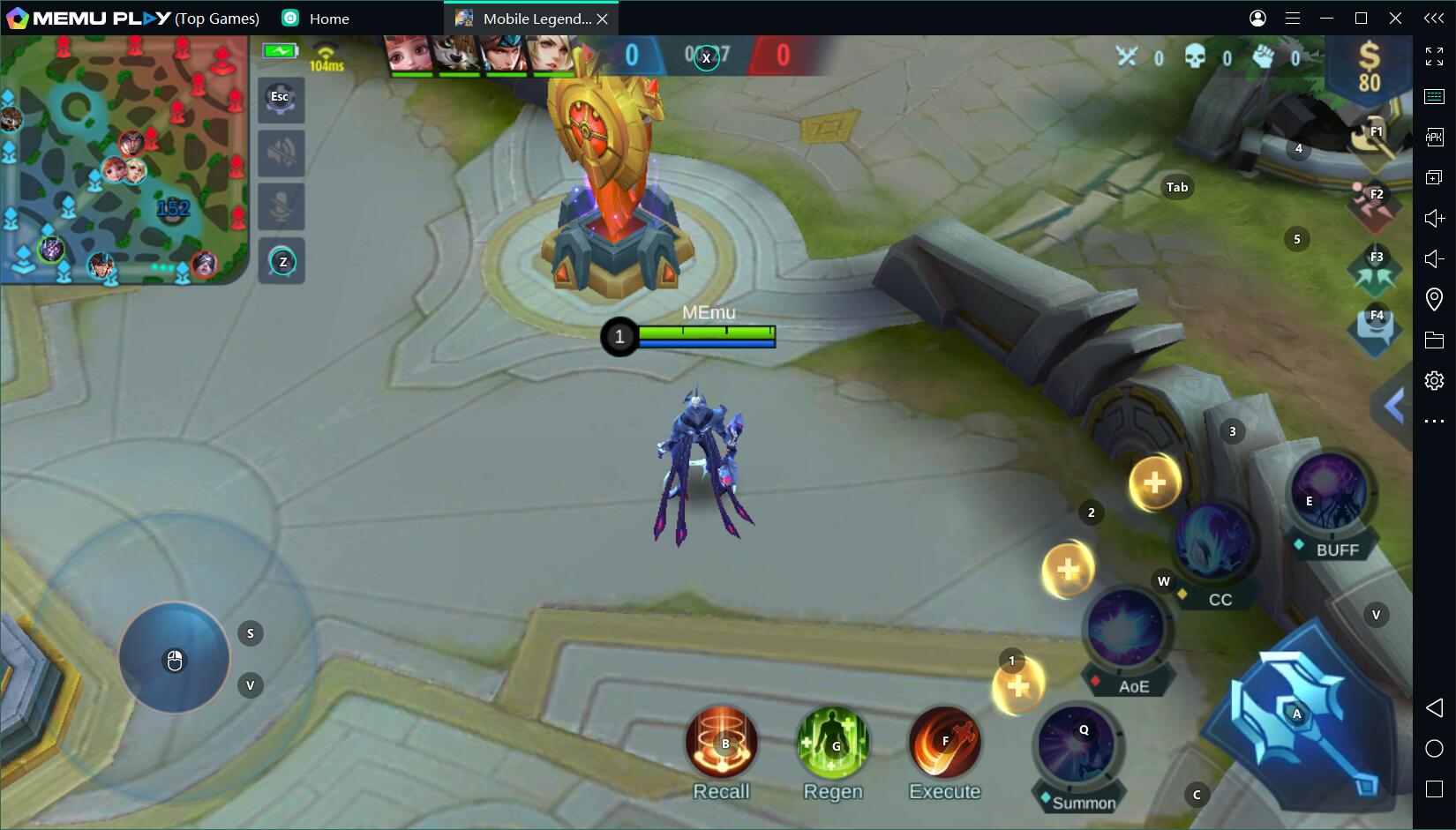Close the Mobile Legends tab

coord(603,19)
